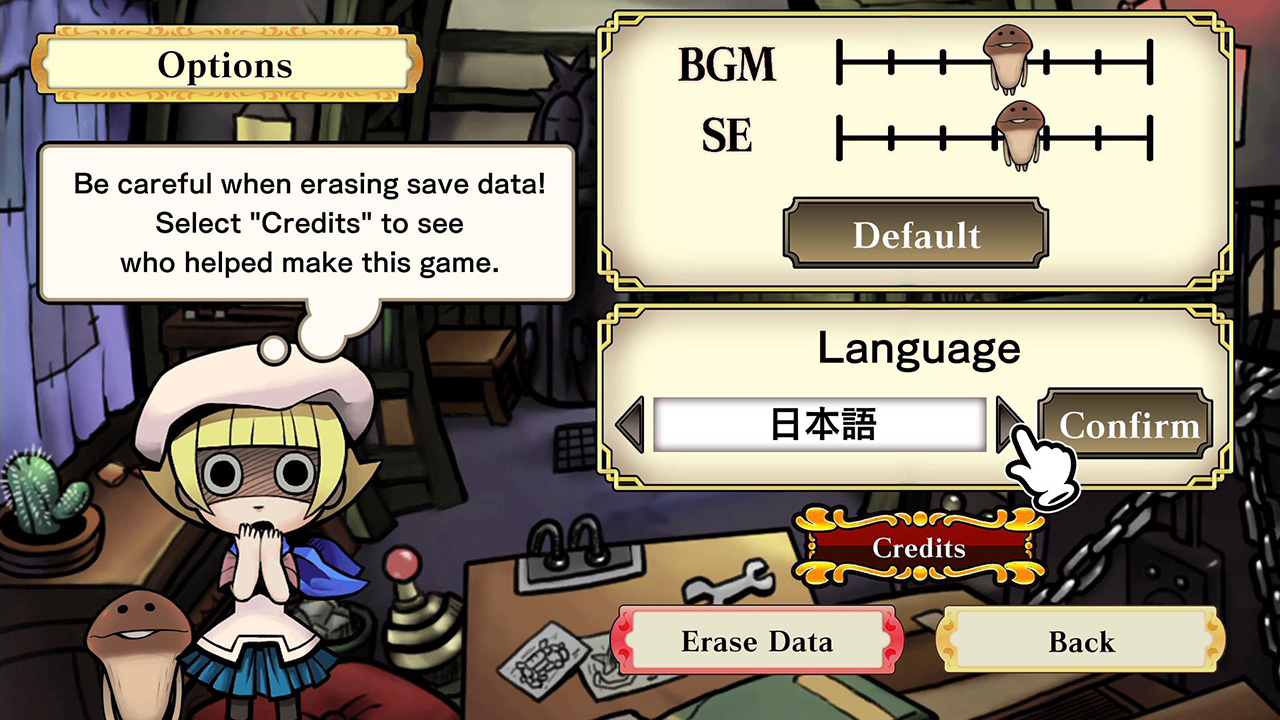Reset audio settings with Default button
This screenshot has width=1280, height=720.
(x=915, y=235)
